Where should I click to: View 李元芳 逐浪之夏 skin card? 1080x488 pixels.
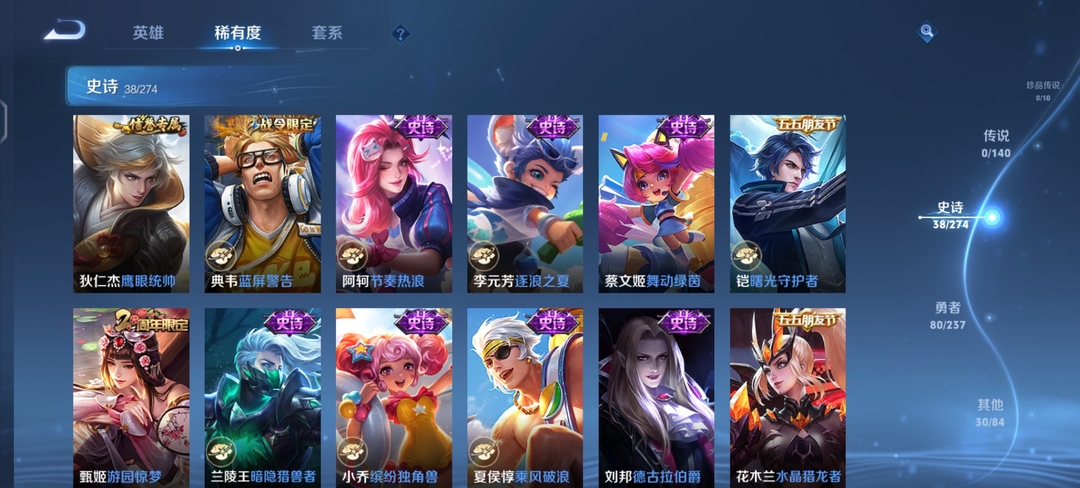pos(525,203)
